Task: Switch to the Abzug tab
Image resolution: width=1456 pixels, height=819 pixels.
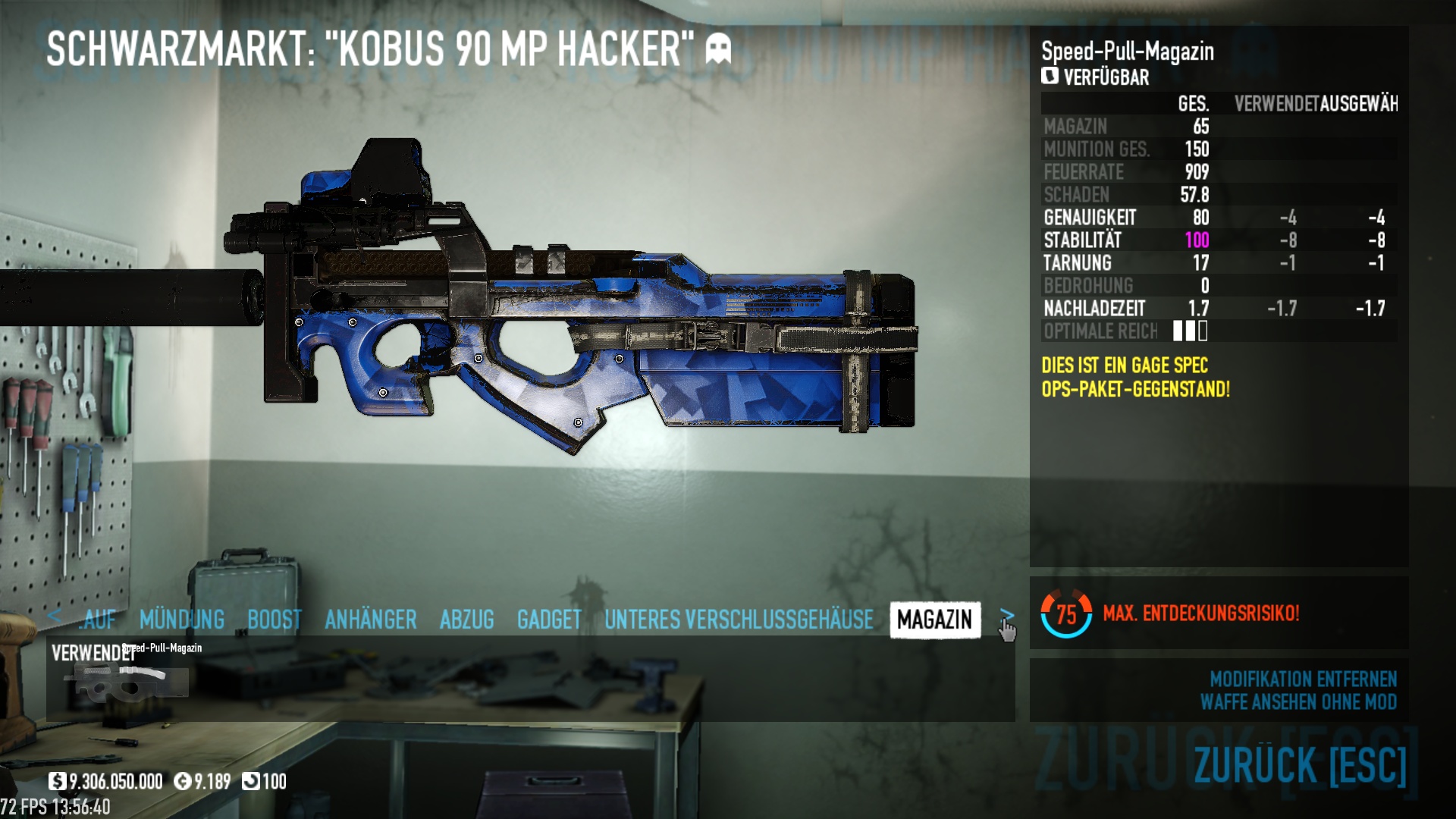Action: pos(466,620)
